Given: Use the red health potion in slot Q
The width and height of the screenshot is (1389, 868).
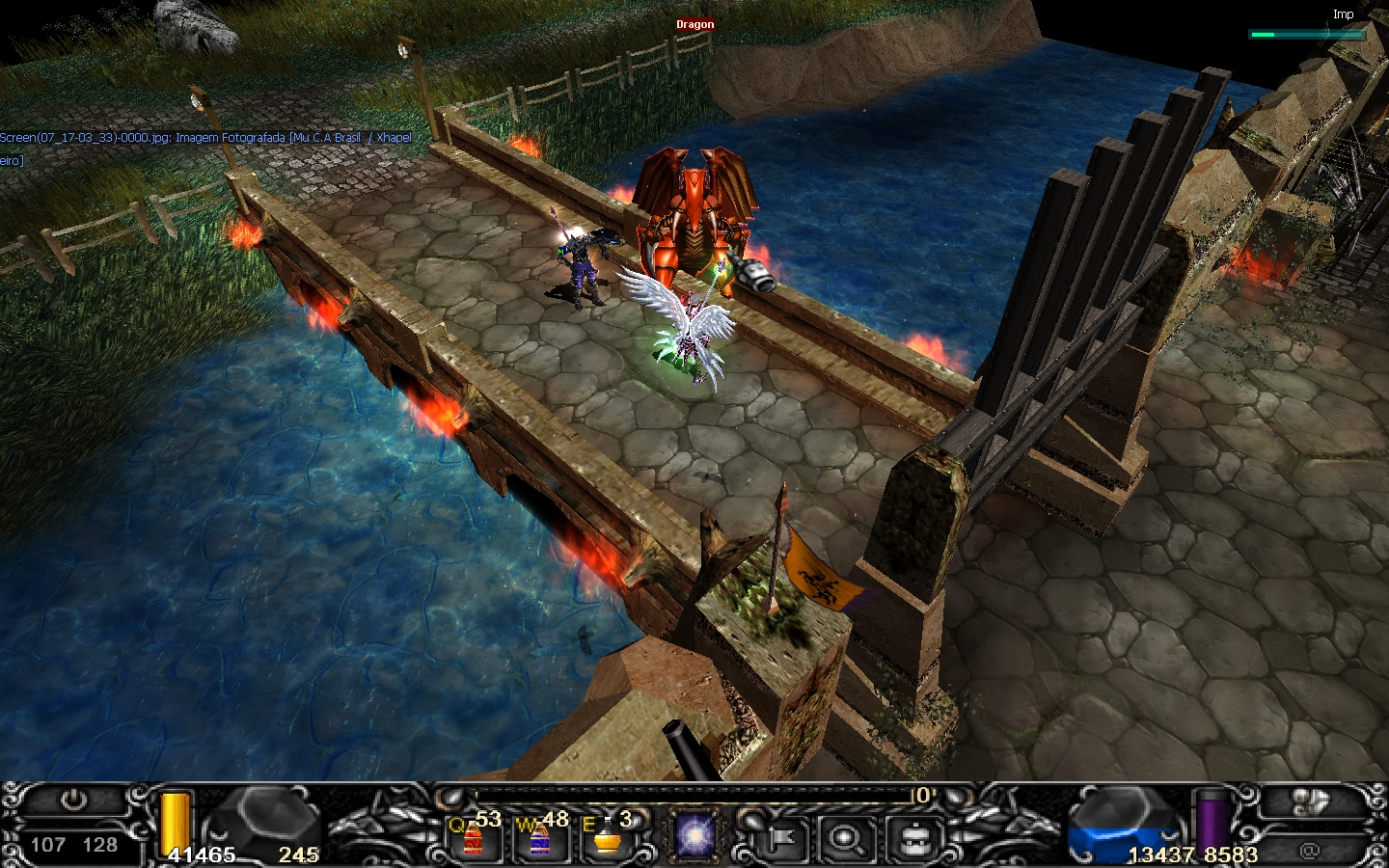Looking at the screenshot, I should click(474, 837).
